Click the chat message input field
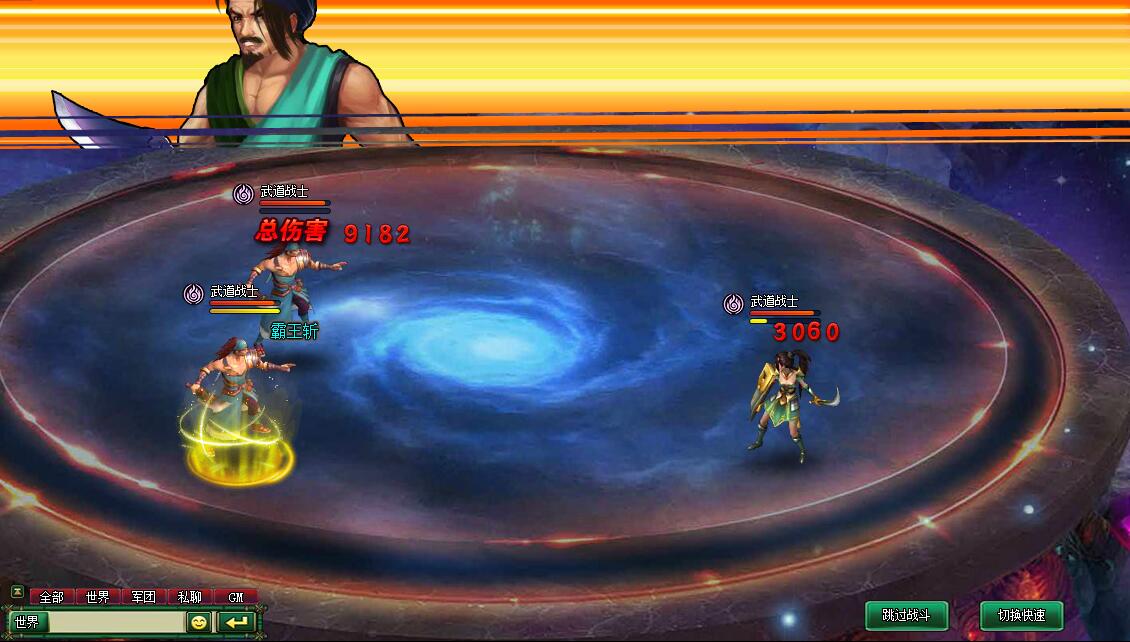Image resolution: width=1130 pixels, height=642 pixels. (115, 622)
